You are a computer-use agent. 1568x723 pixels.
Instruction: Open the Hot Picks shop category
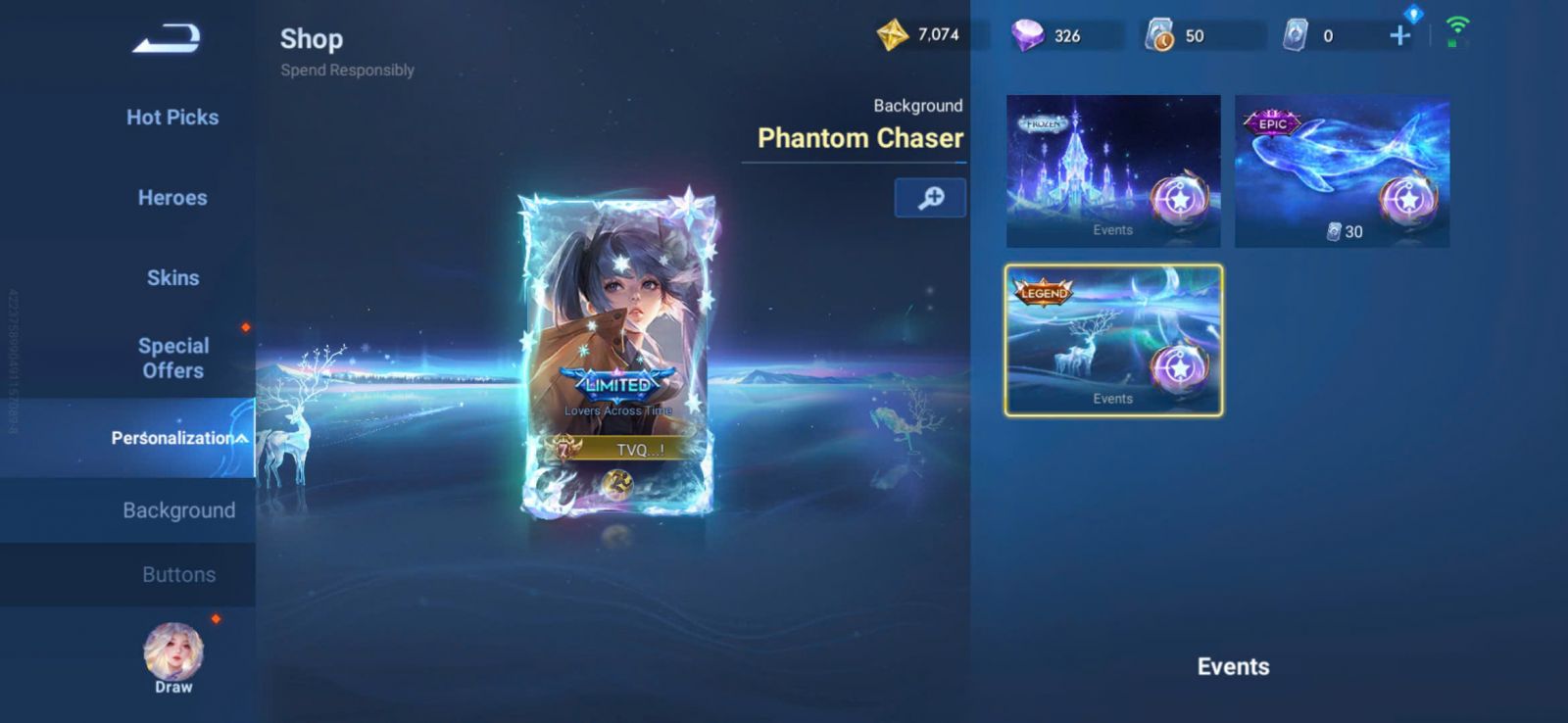pos(172,118)
